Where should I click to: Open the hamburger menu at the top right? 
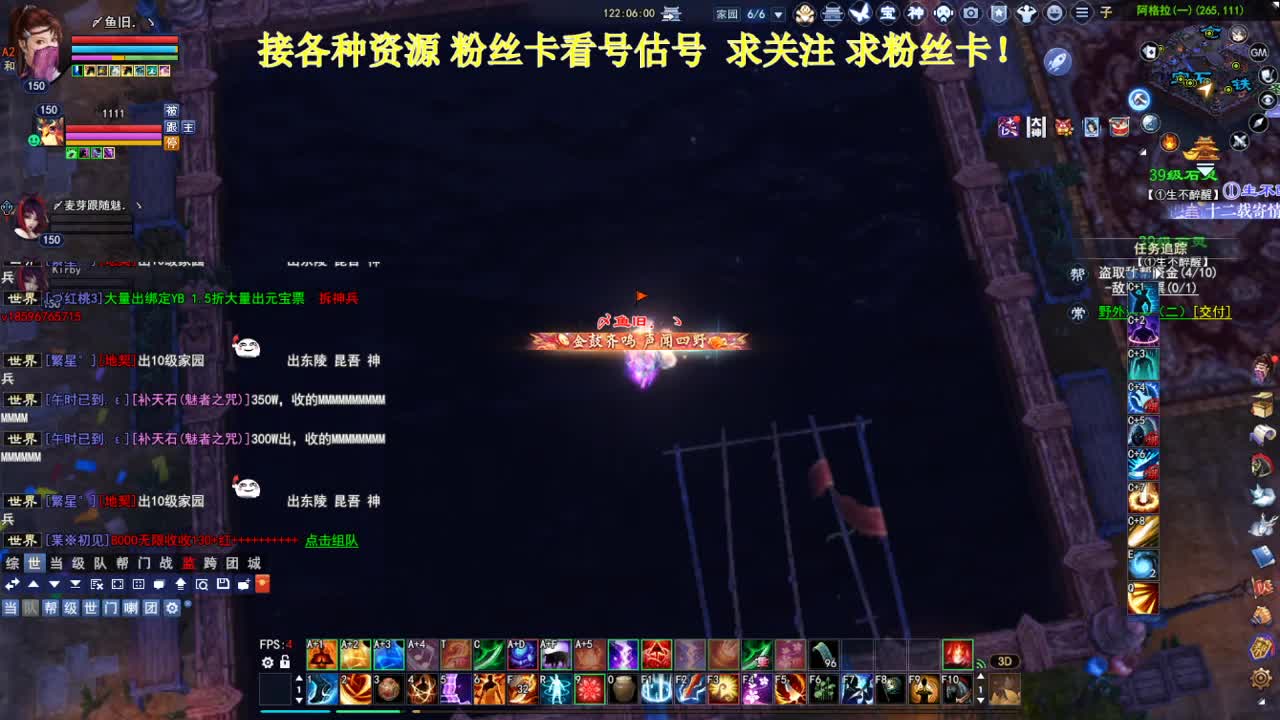point(1081,12)
